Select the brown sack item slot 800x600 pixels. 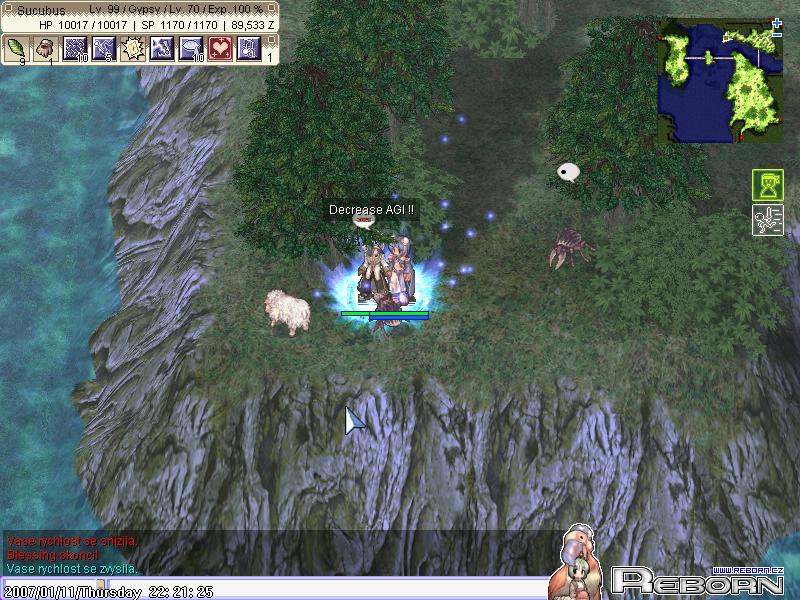46,47
